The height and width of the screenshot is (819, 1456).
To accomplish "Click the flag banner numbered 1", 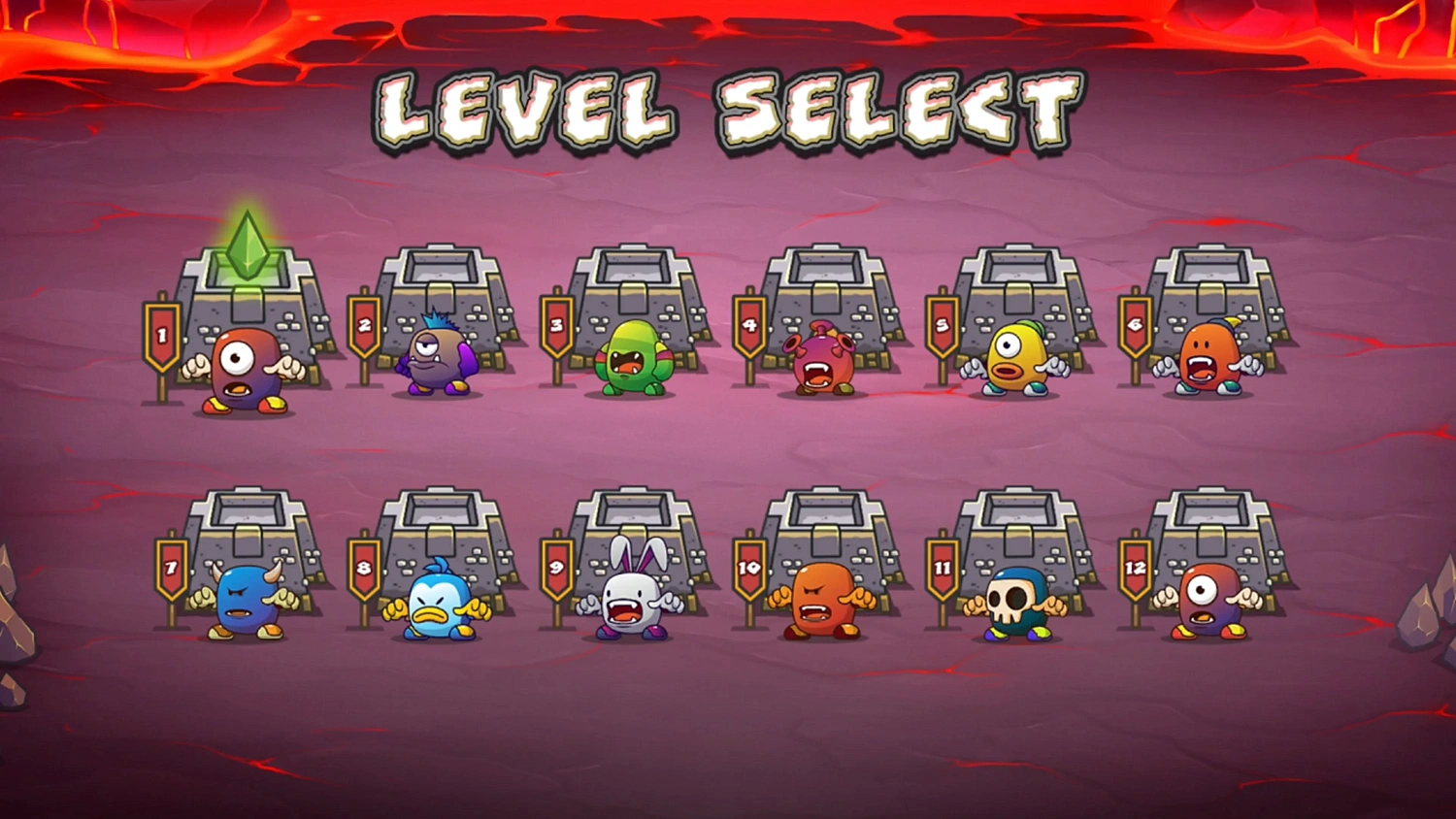I will pyautogui.click(x=161, y=335).
